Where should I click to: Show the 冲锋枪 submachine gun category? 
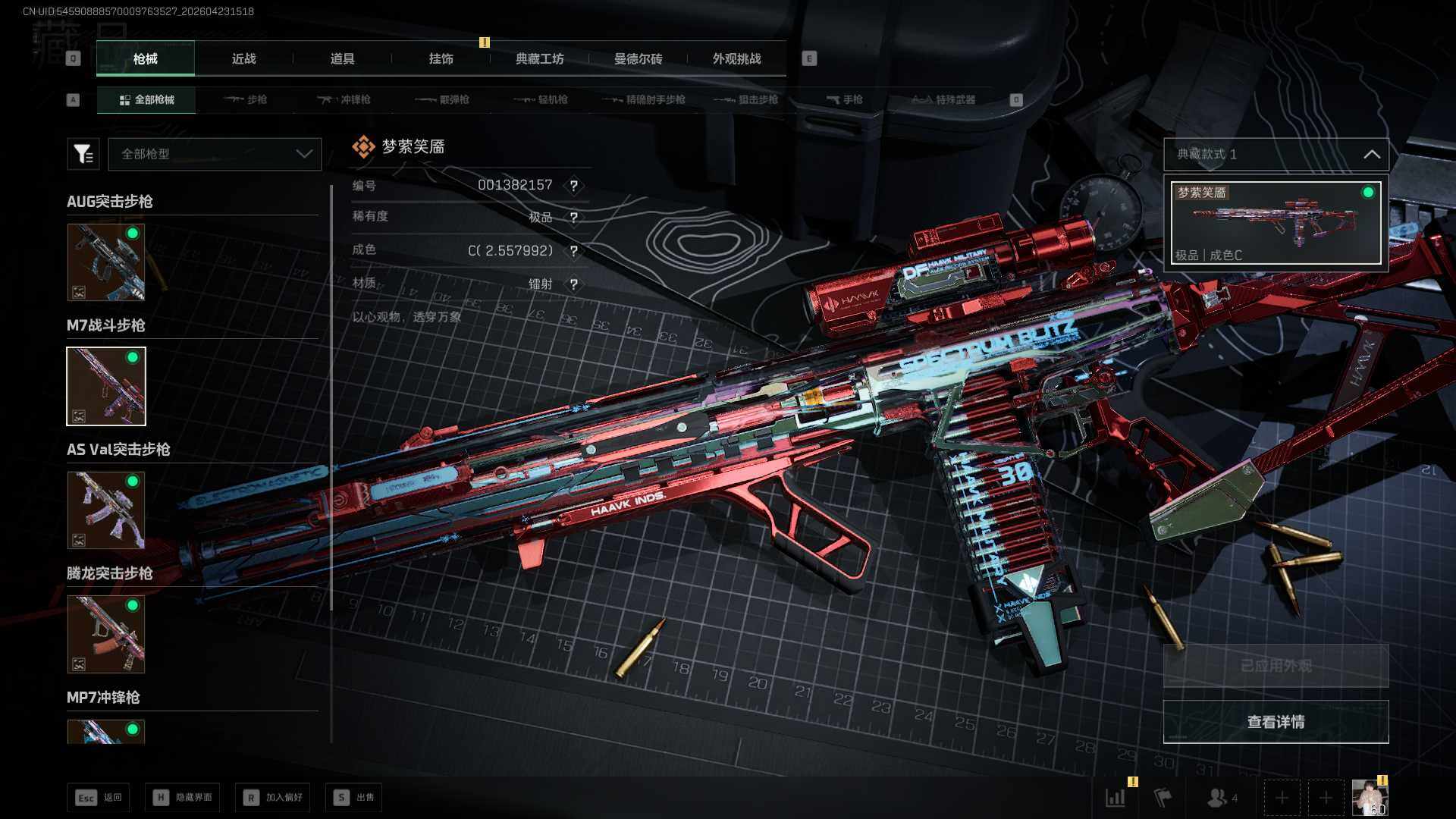tap(344, 100)
